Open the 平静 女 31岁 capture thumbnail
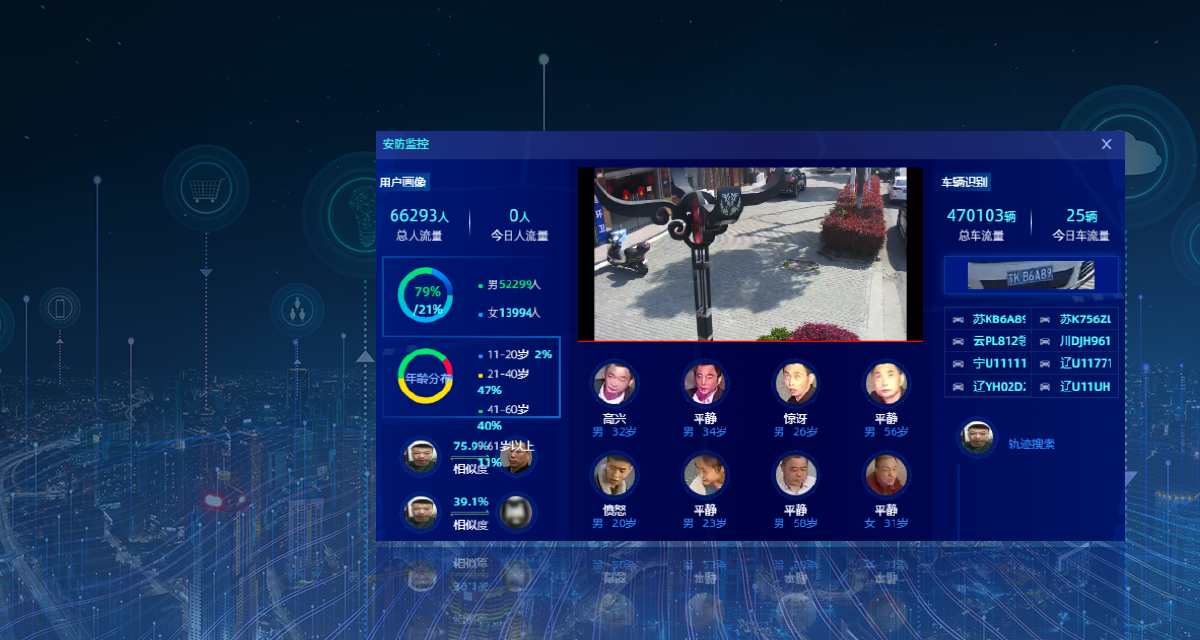 [885, 475]
